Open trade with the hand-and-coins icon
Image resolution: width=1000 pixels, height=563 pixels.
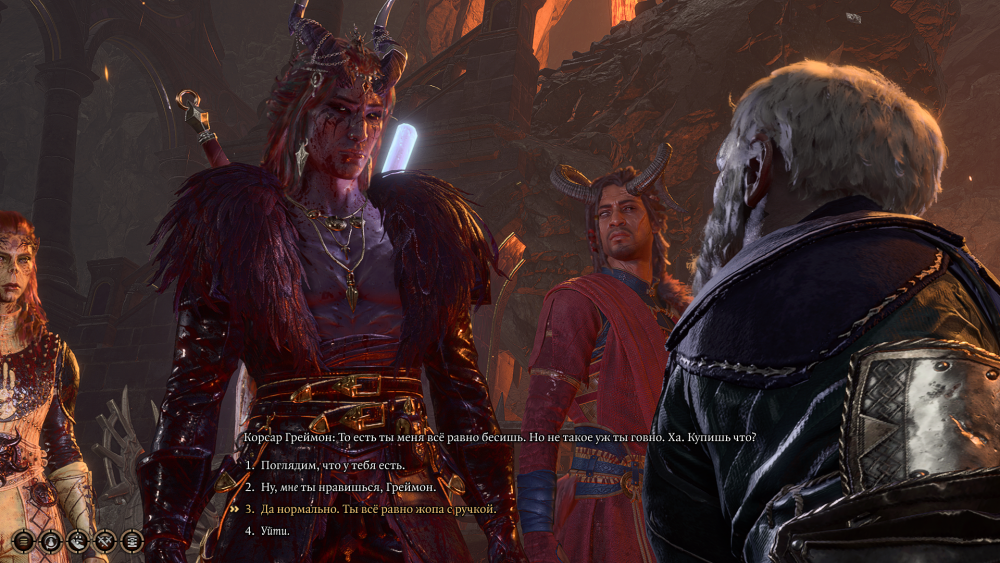pyautogui.click(x=78, y=541)
